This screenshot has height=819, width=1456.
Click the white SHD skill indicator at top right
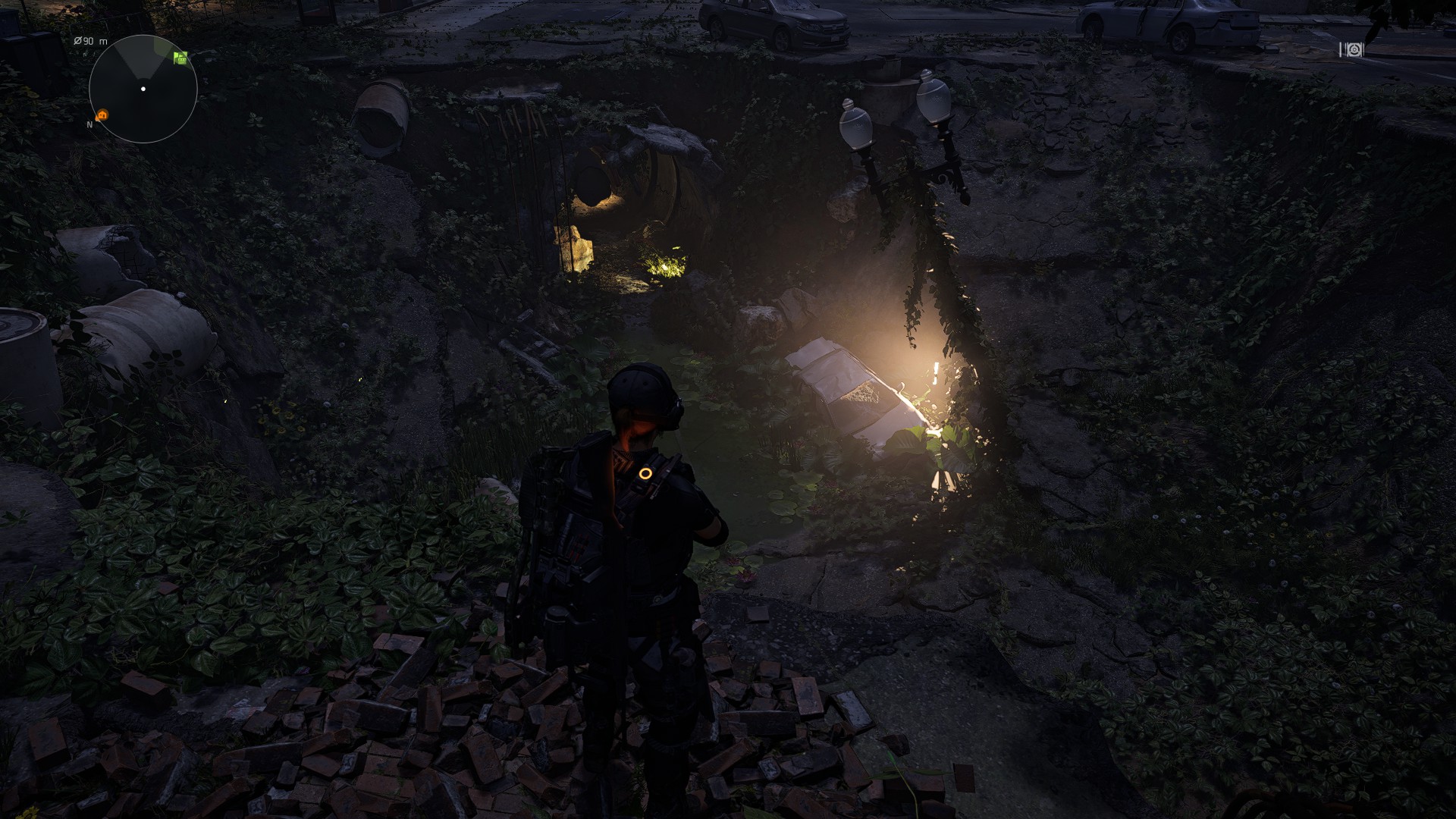click(x=1354, y=50)
